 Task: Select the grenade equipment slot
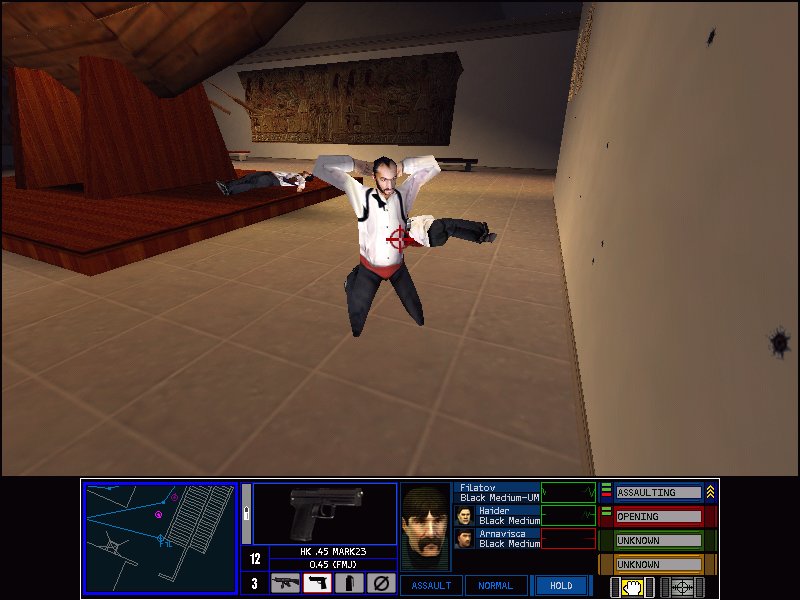(348, 583)
